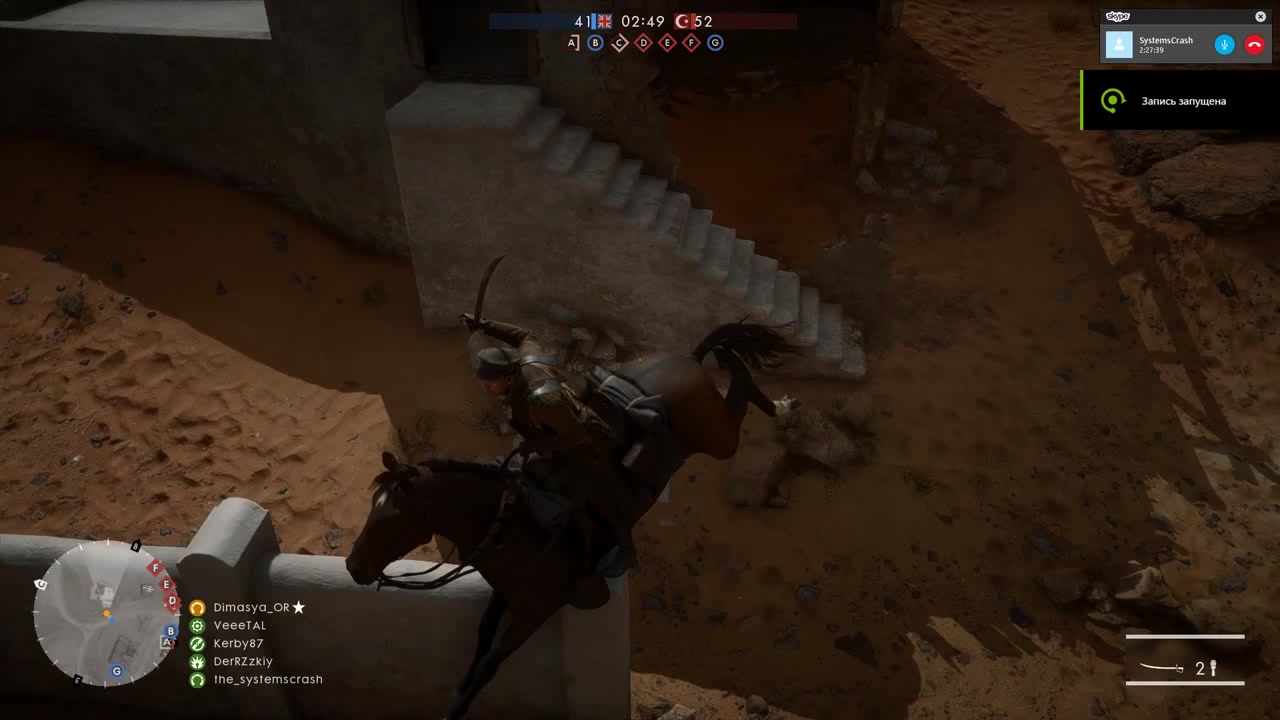This screenshot has height=720, width=1280.
Task: Click objective G marker inside the minimap
Action: pyautogui.click(x=116, y=671)
